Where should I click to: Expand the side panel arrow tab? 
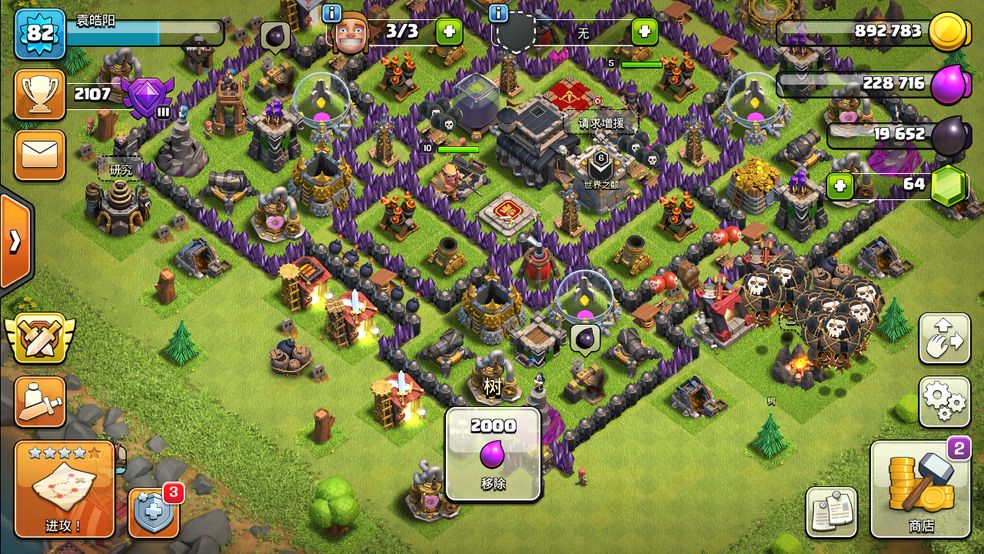pyautogui.click(x=15, y=241)
